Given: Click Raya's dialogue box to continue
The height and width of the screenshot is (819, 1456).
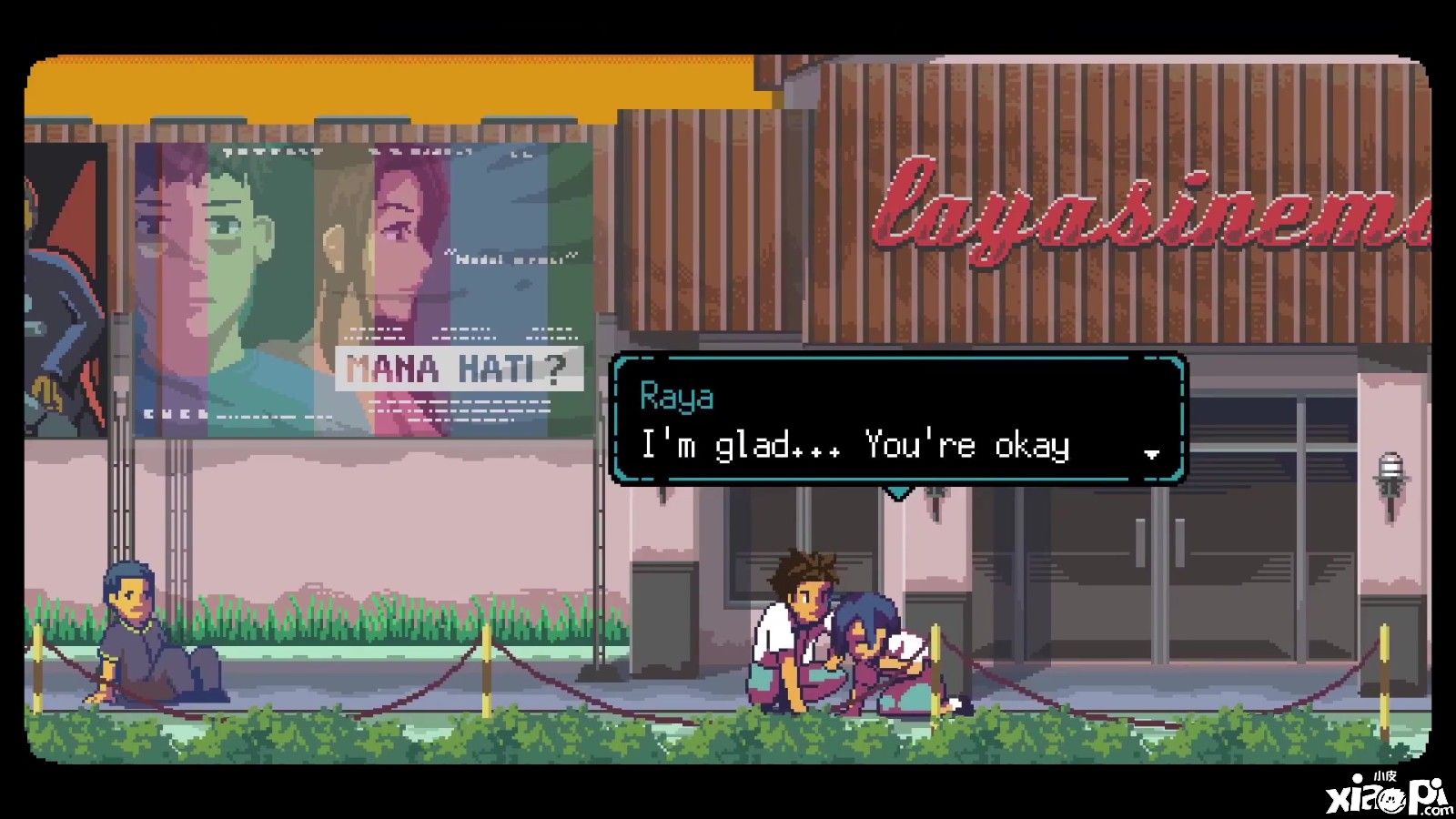Looking at the screenshot, I should 897,420.
